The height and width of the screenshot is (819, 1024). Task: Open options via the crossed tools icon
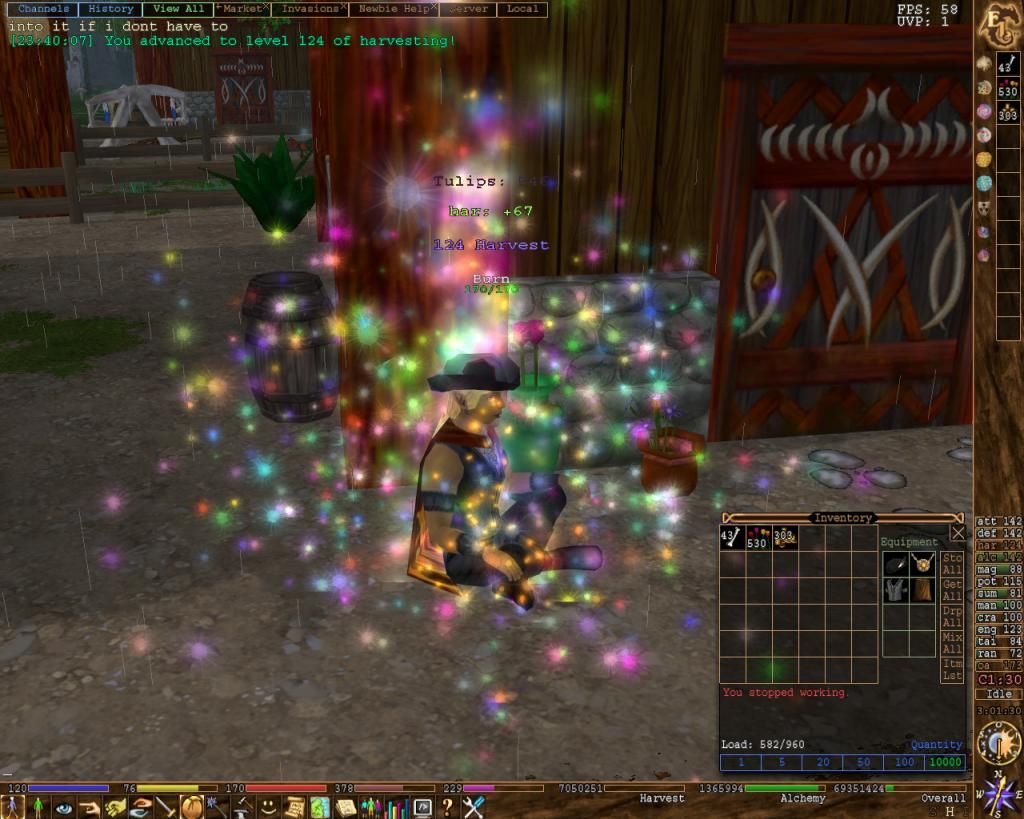(474, 806)
